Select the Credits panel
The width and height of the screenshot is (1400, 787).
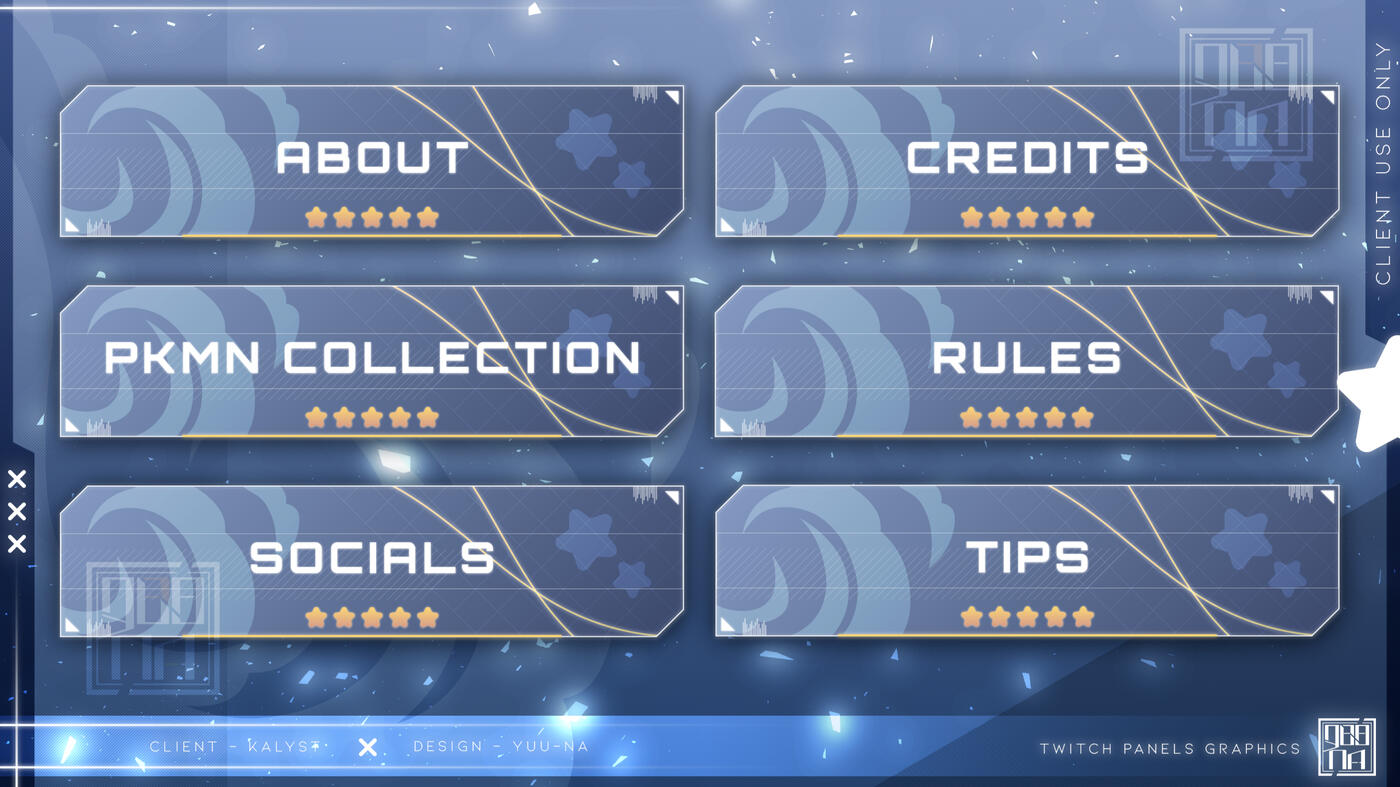(1026, 161)
